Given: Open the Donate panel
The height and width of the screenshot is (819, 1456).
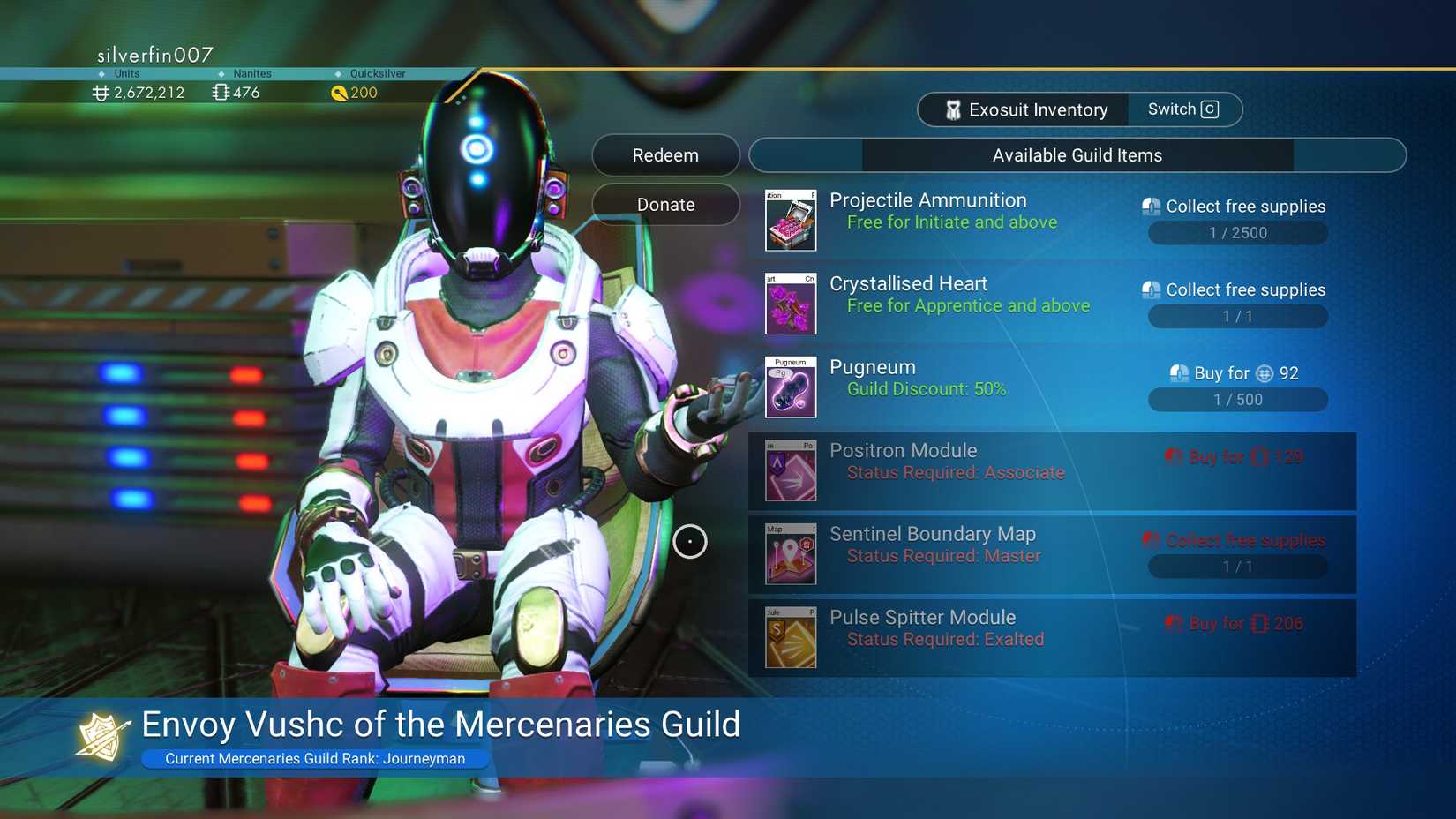Looking at the screenshot, I should coord(665,204).
